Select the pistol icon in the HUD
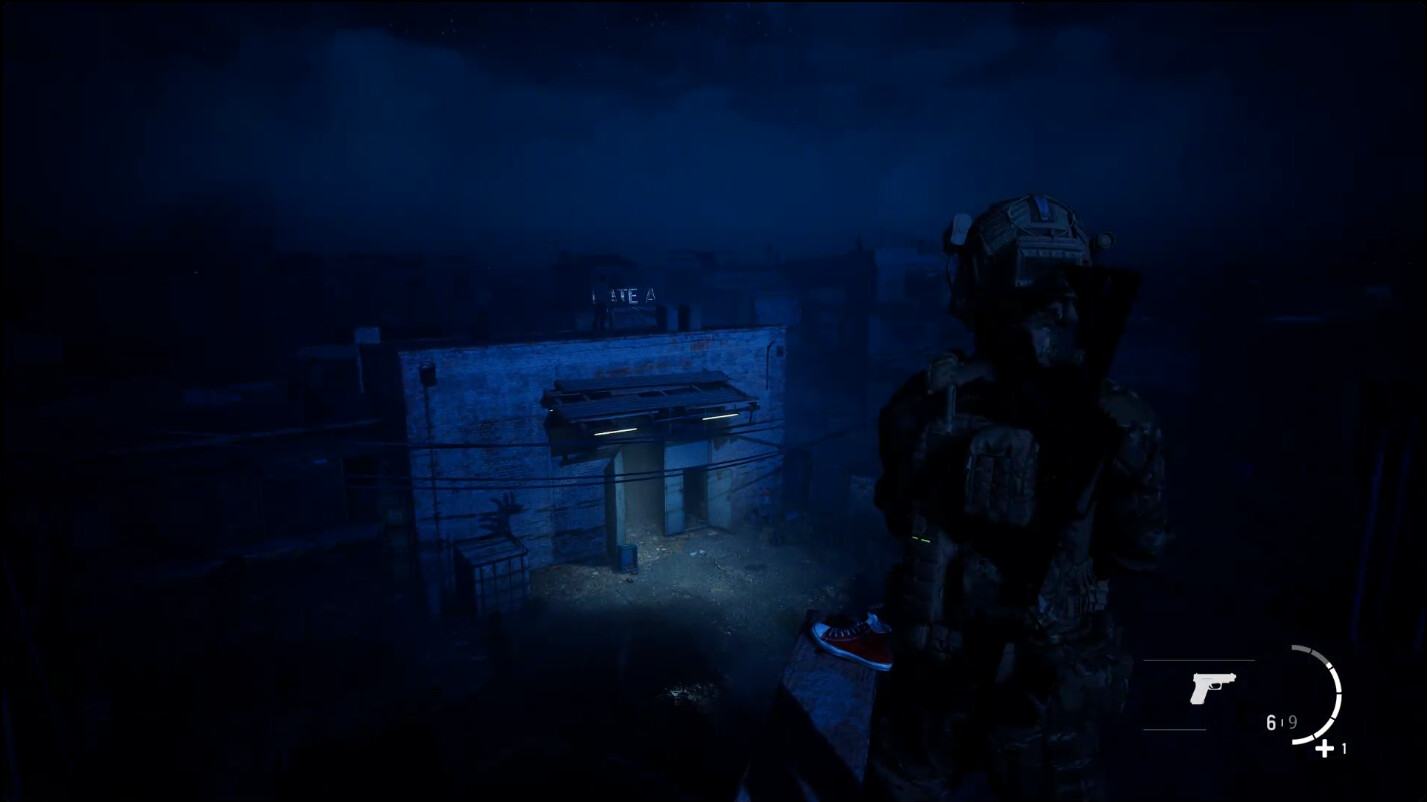1428x802 pixels. (x=1213, y=687)
